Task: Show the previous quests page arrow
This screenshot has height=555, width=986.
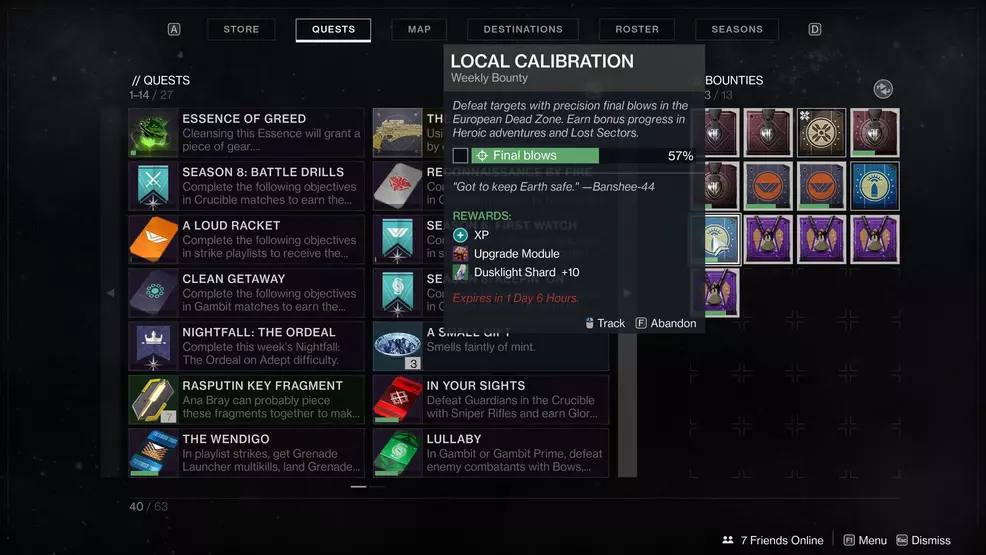Action: (x=111, y=293)
